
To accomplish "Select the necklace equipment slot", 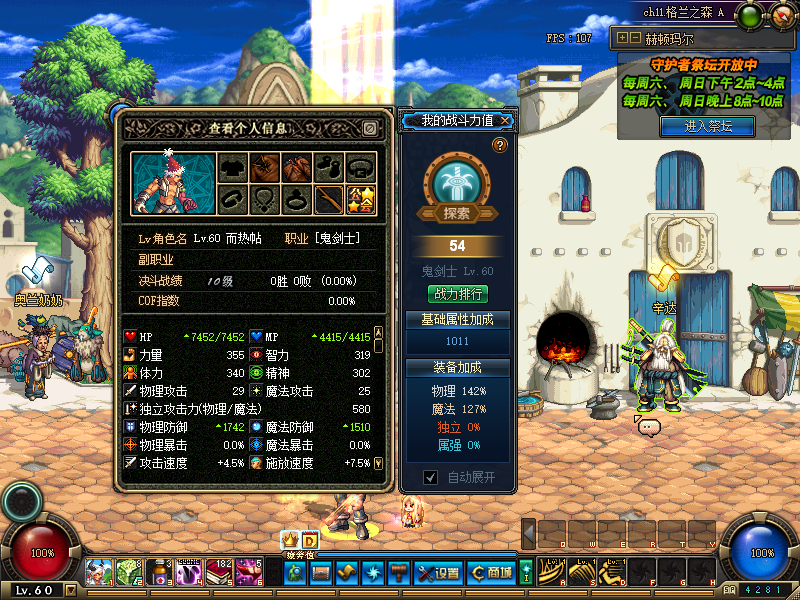I will point(264,199).
